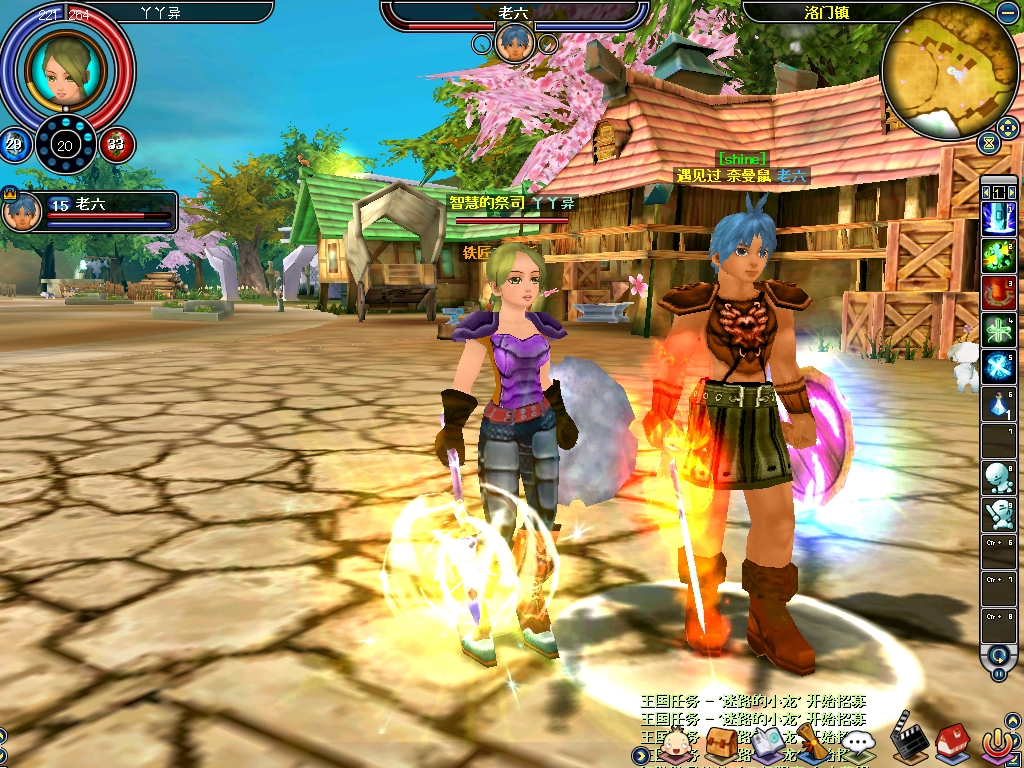This screenshot has width=1024, height=768.
Task: Open the character face menu icon
Action: [x=678, y=743]
